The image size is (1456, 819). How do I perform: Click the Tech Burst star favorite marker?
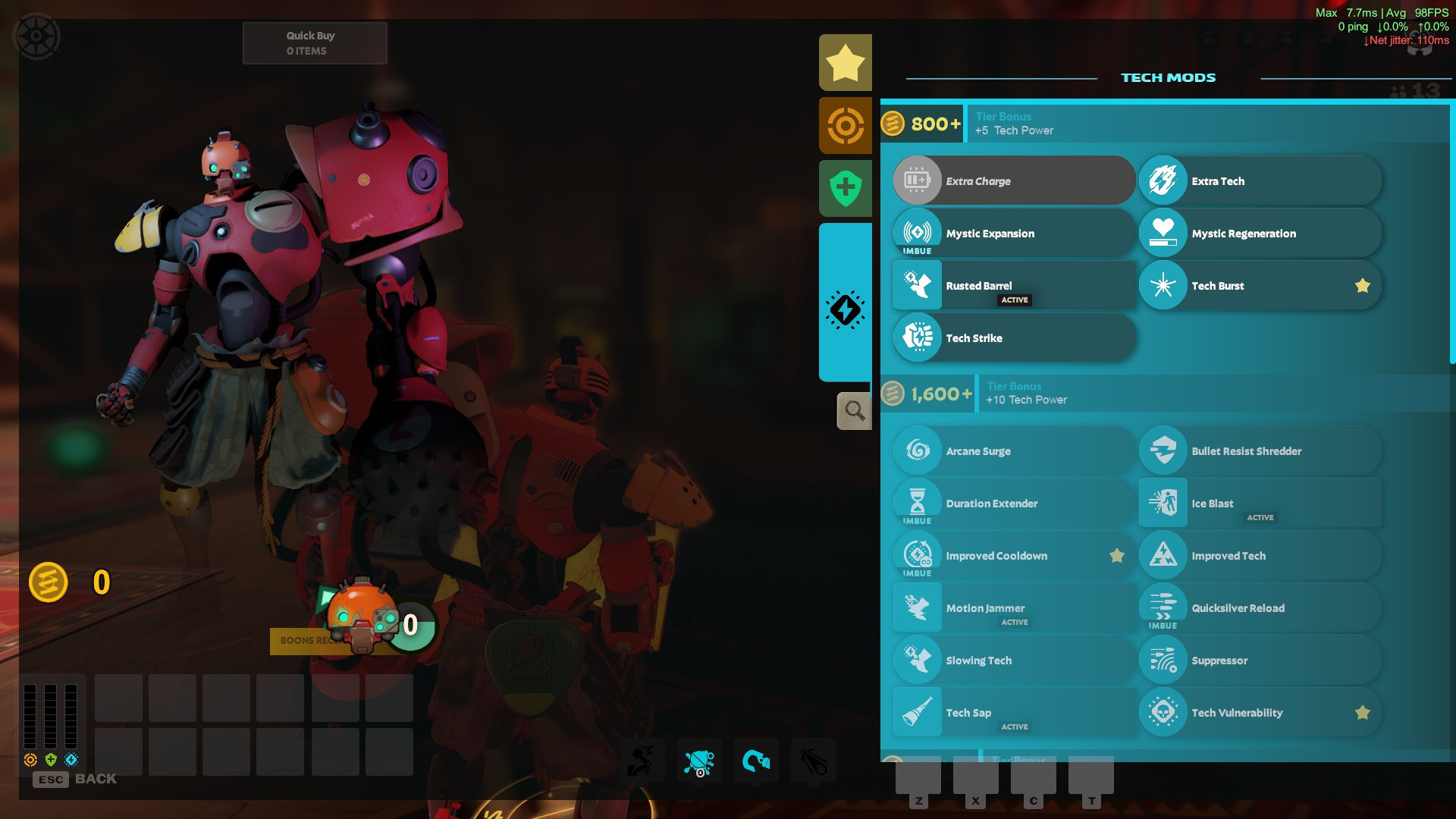1363,286
